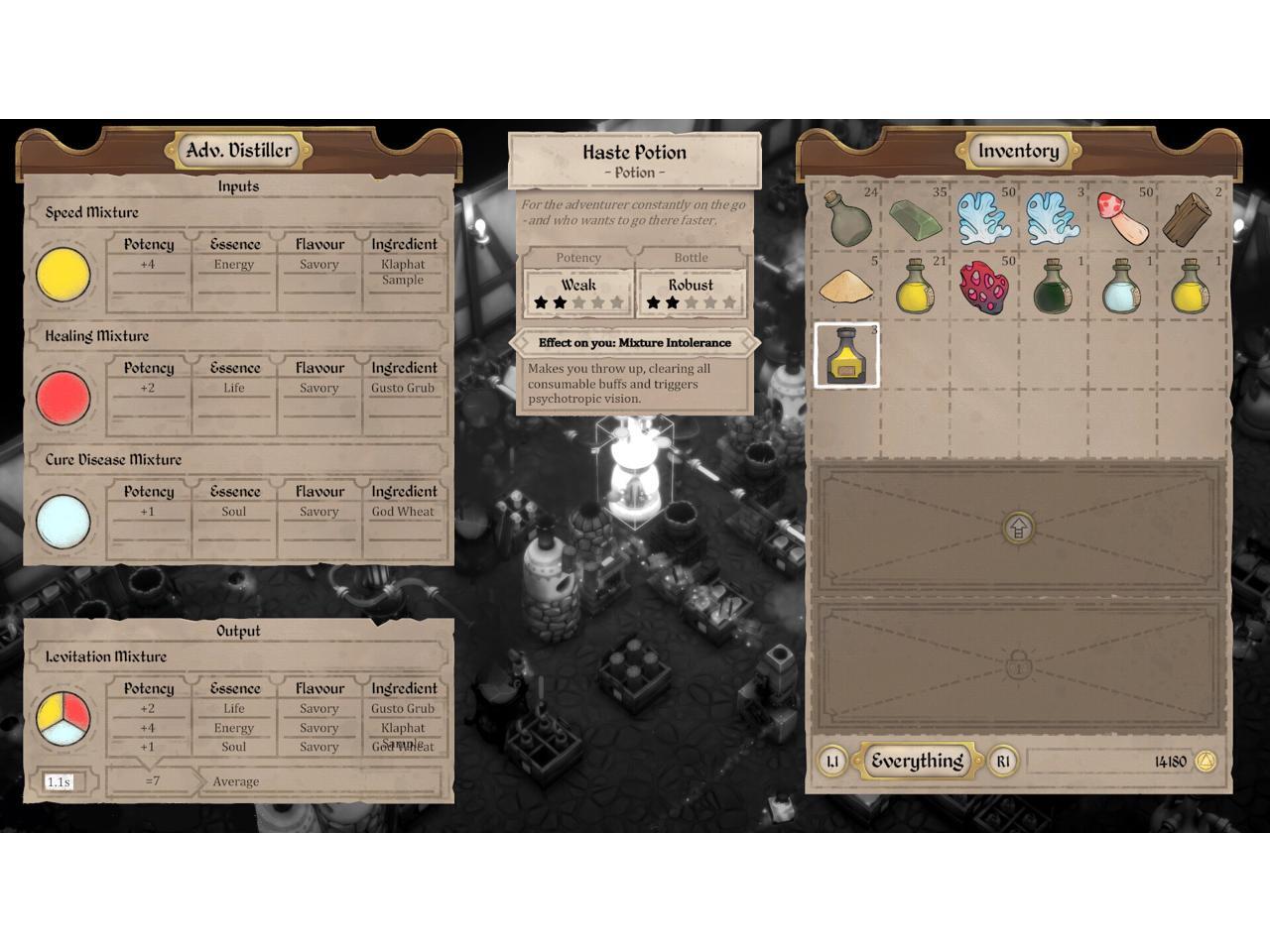Select the Levitation Mixture output circle

pos(63,718)
